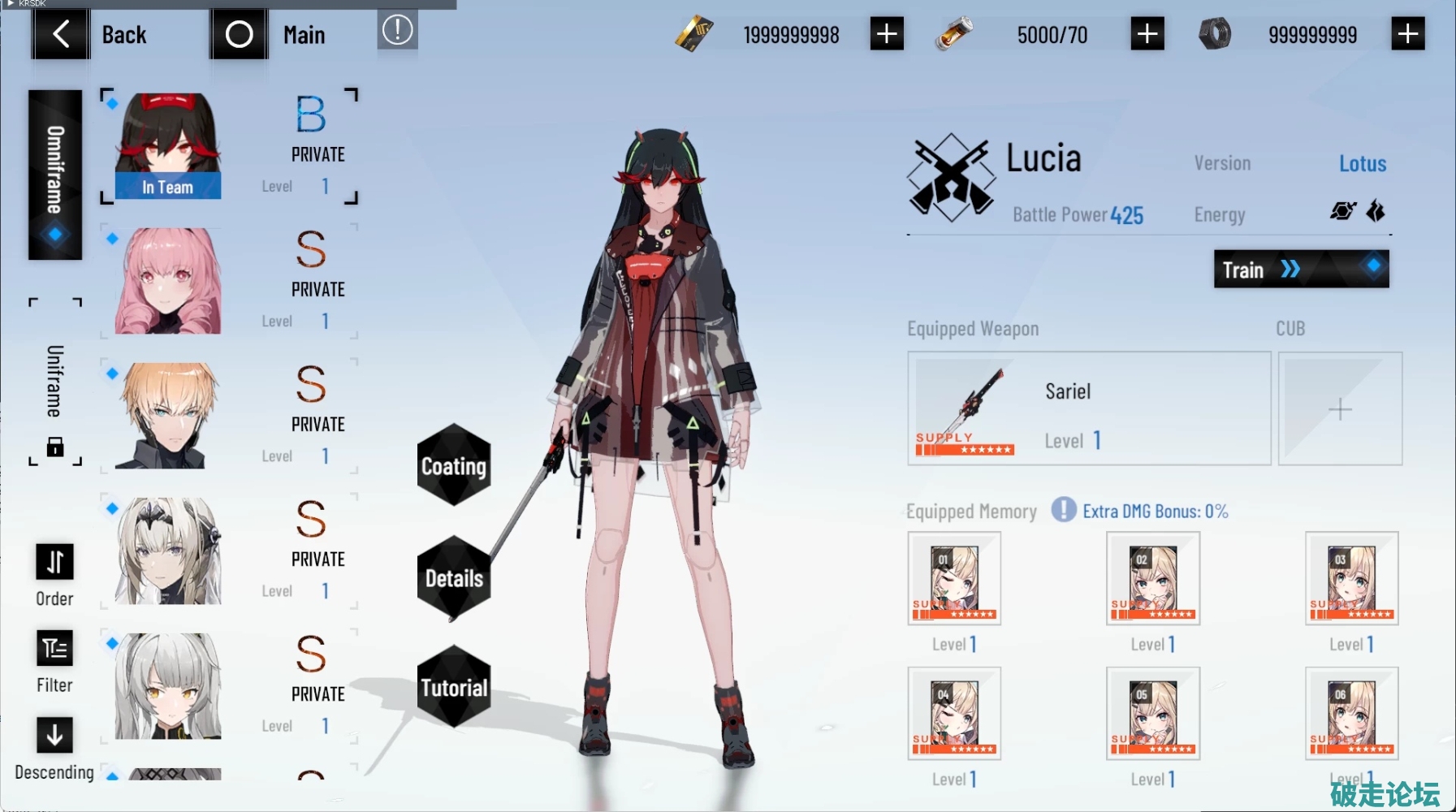Select the B-rank Lucia In Team portrait
1456x812 pixels.
[x=168, y=145]
